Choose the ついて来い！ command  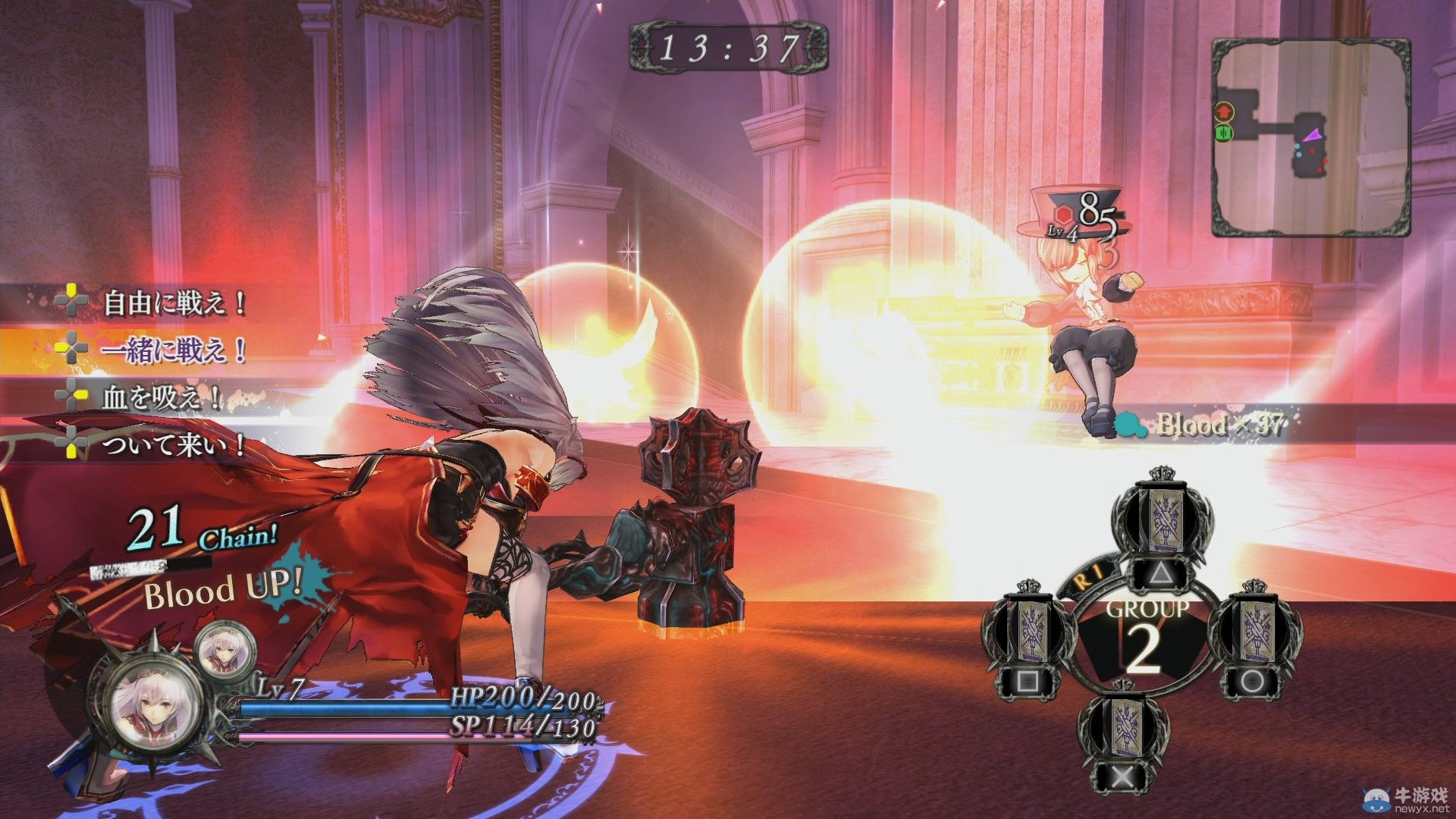pyautogui.click(x=174, y=444)
